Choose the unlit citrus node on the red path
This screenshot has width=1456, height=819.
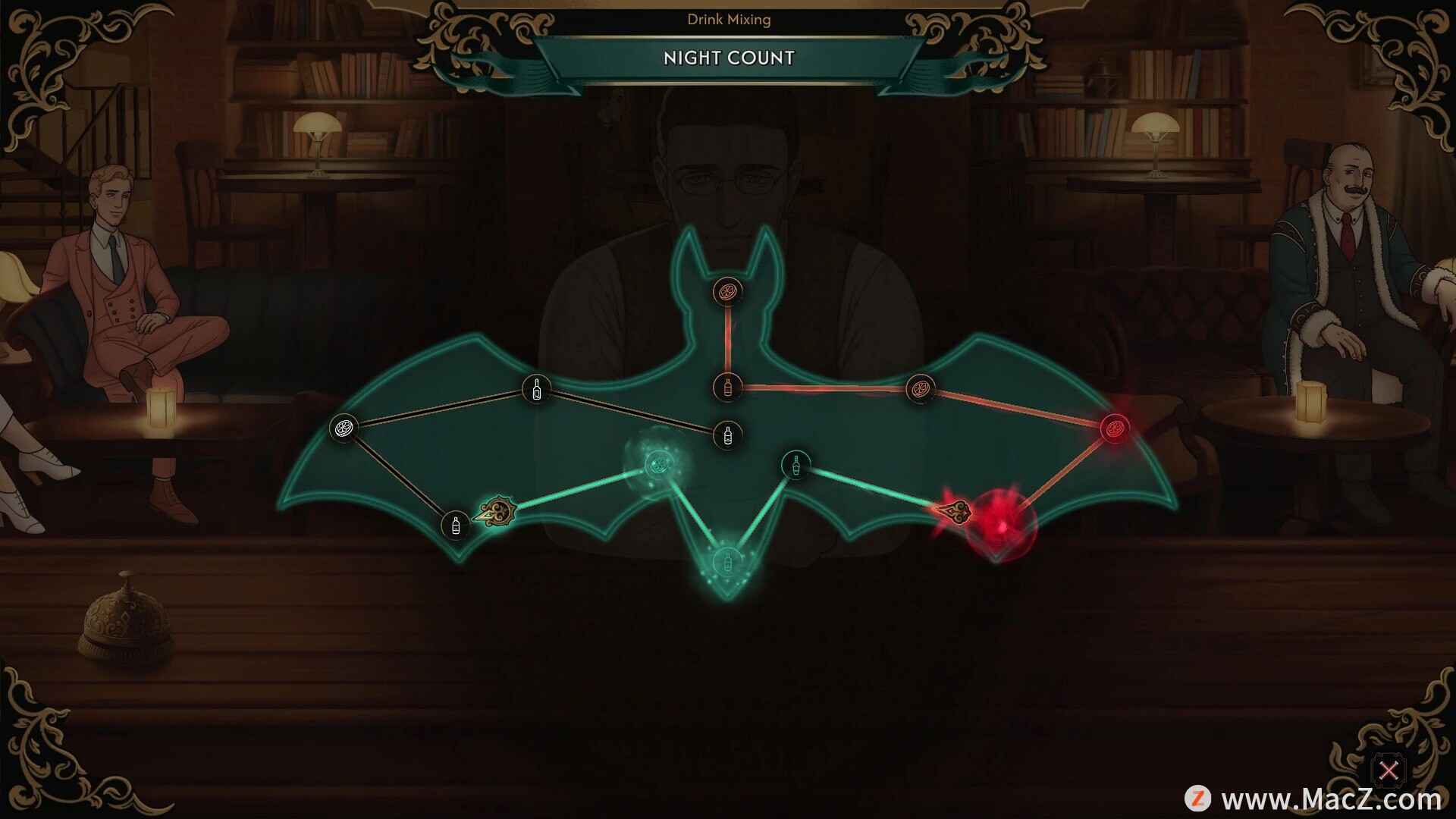pos(920,389)
